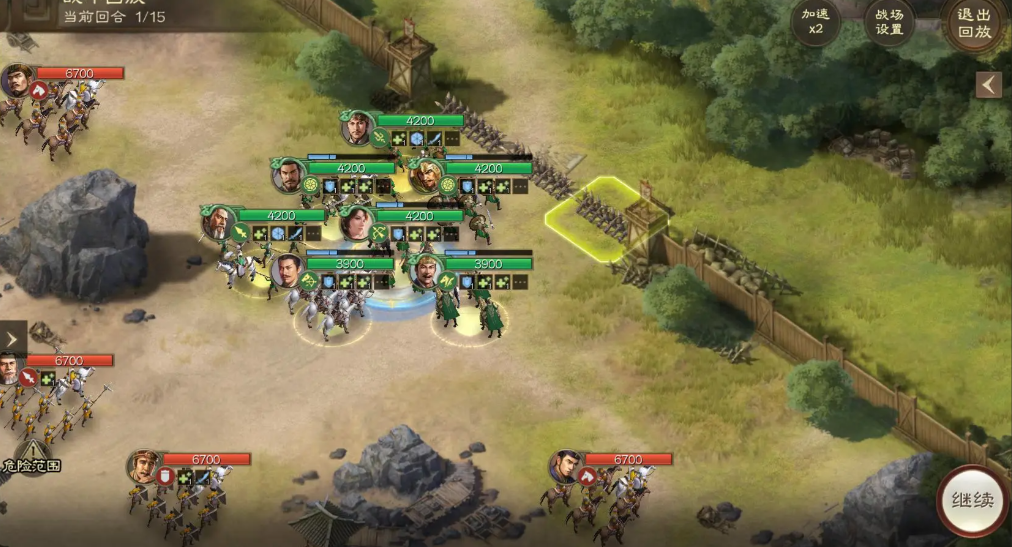Expand the left side panel arrow

[x=13, y=338]
